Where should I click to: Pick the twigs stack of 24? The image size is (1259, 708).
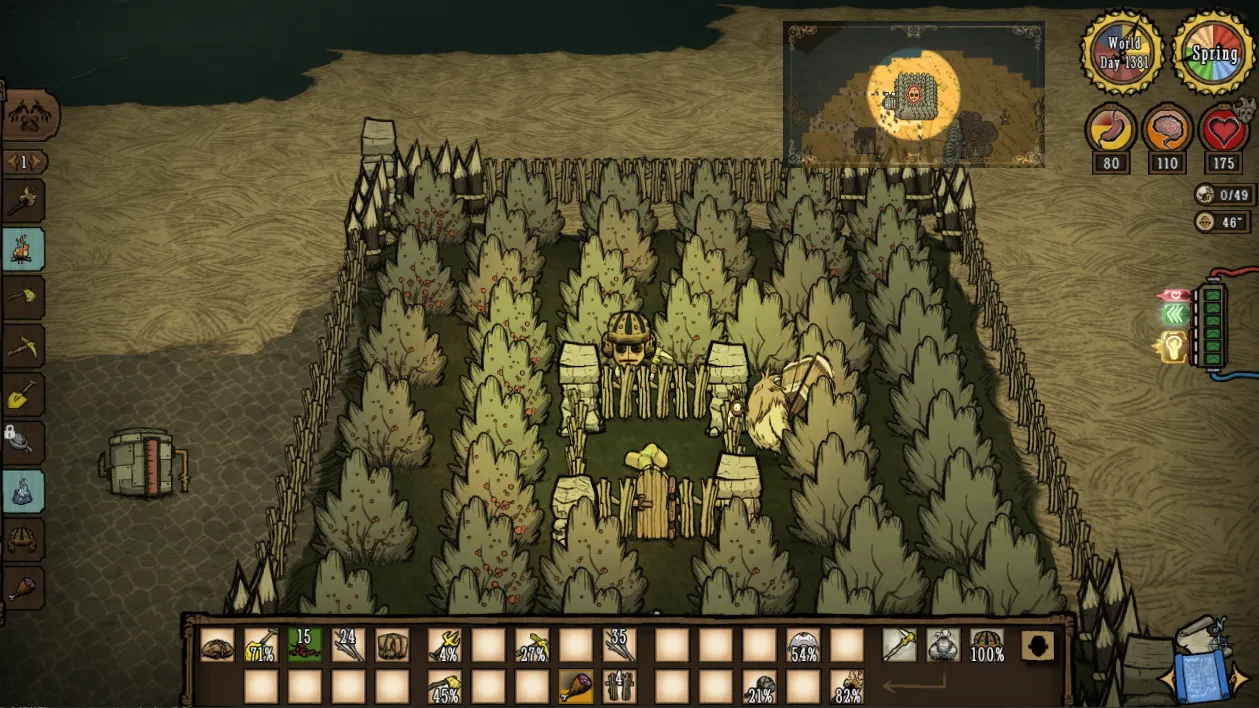[349, 645]
